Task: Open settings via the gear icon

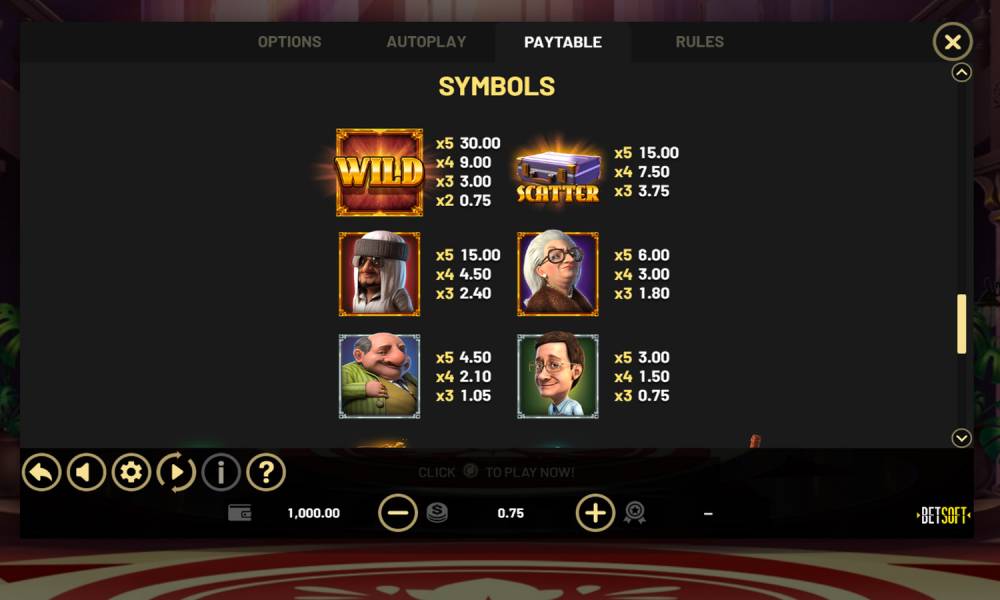Action: click(131, 472)
